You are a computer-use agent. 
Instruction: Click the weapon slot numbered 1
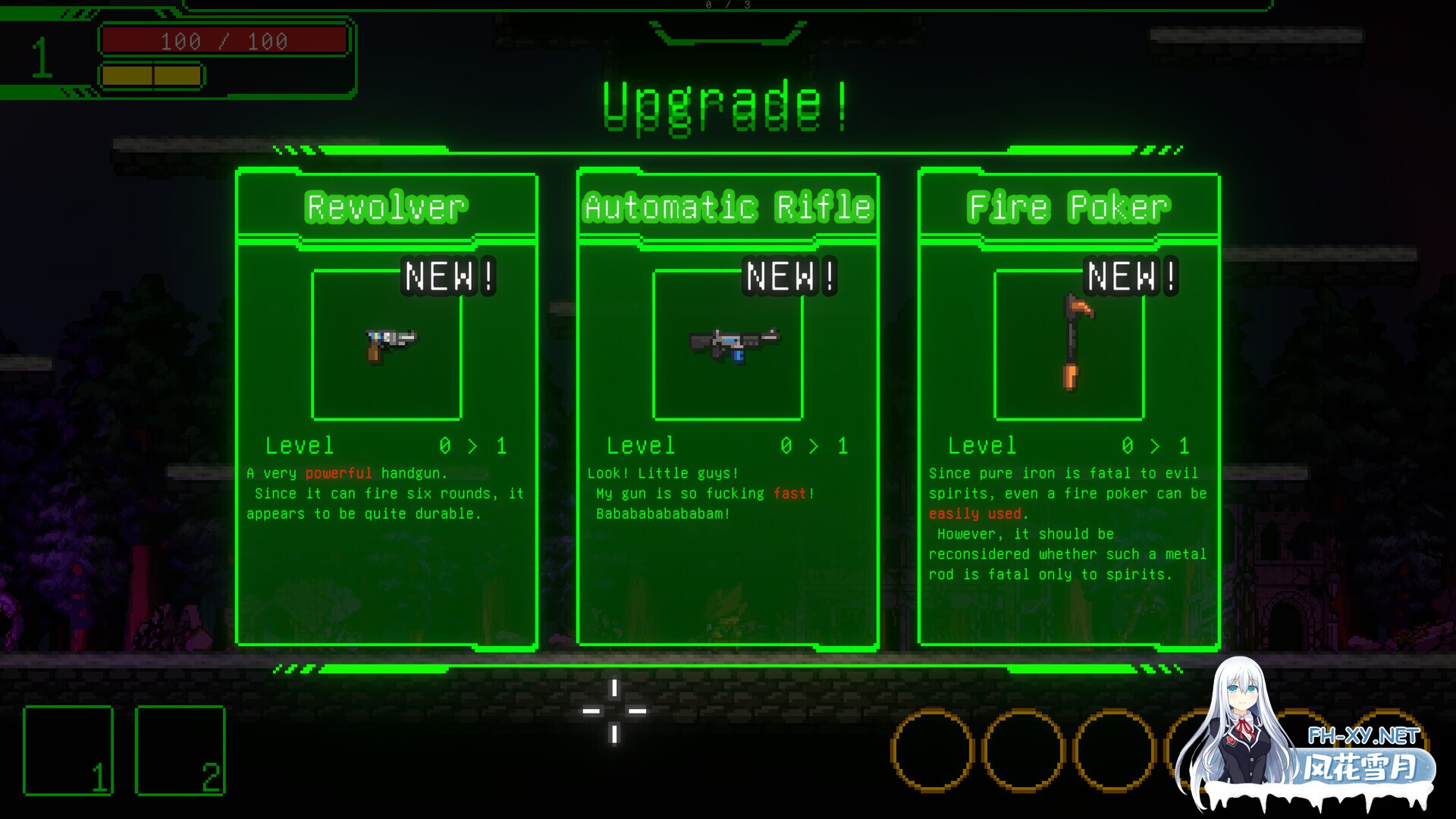coord(68,750)
